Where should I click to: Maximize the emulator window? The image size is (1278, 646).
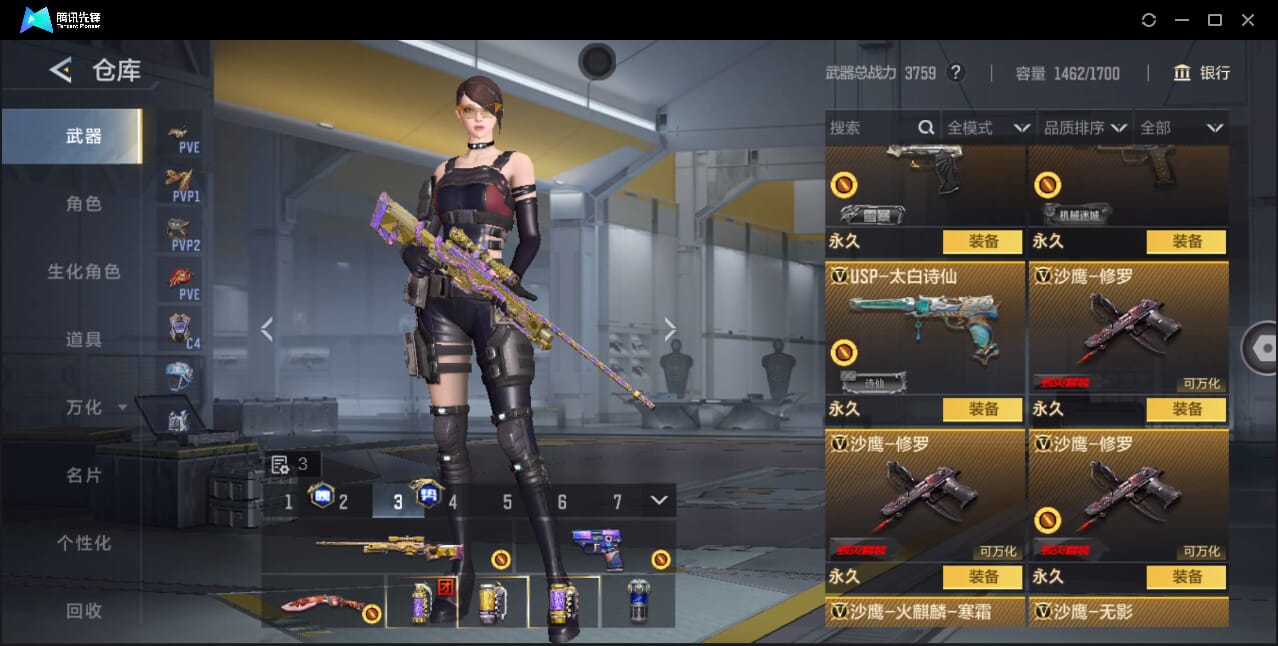pos(1215,20)
